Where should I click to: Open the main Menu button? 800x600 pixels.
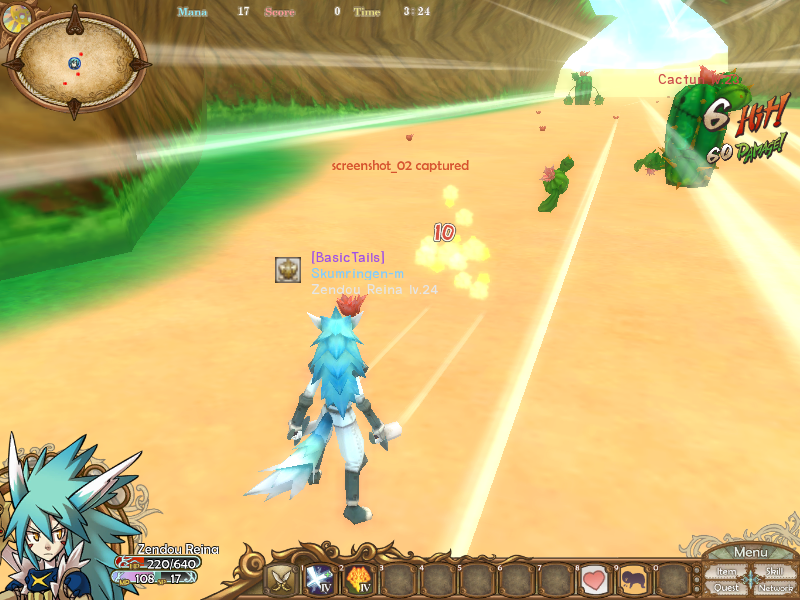pyautogui.click(x=750, y=552)
